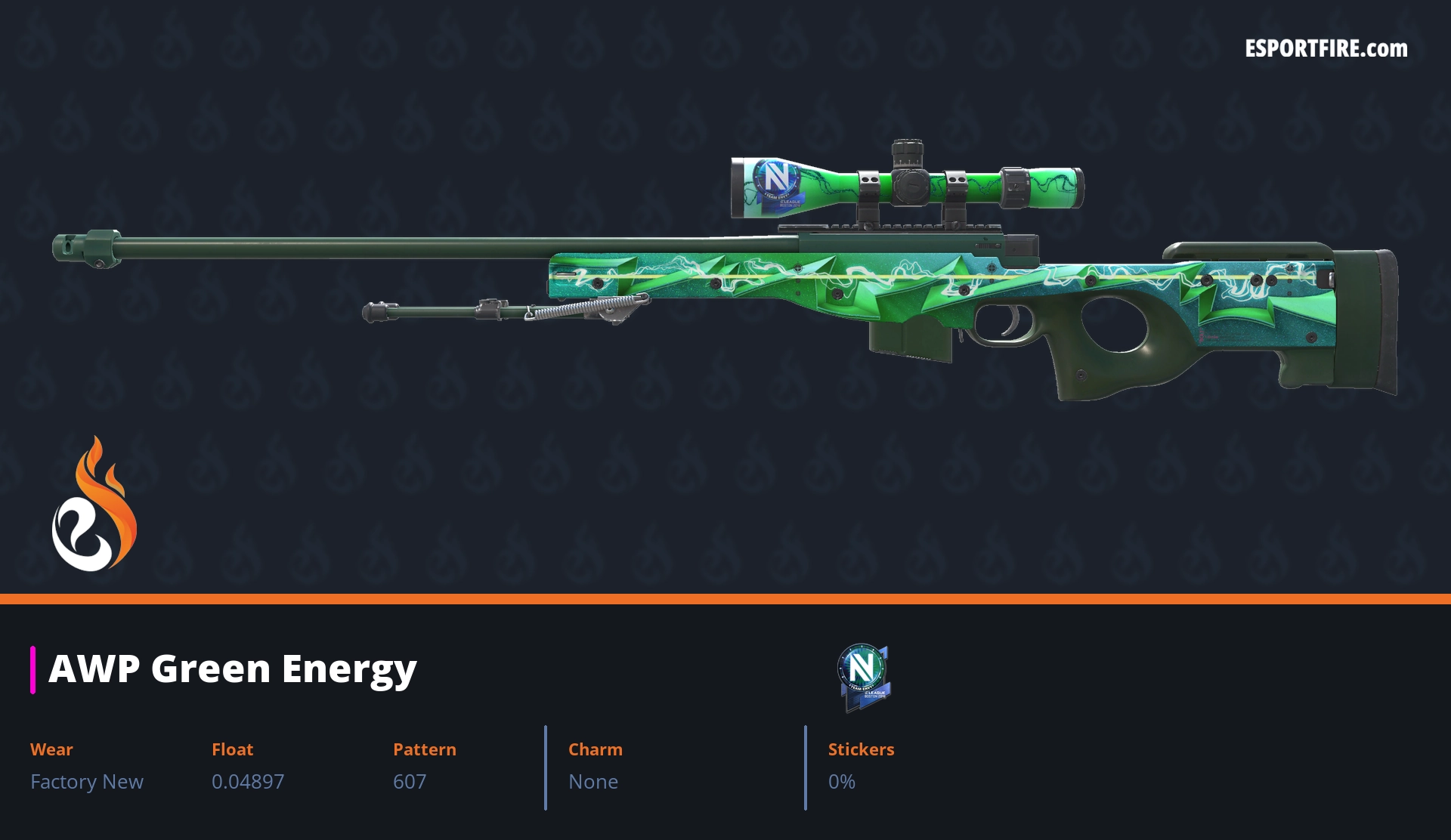The height and width of the screenshot is (840, 1451).
Task: Click the EsportFire flame logo
Action: (x=94, y=505)
